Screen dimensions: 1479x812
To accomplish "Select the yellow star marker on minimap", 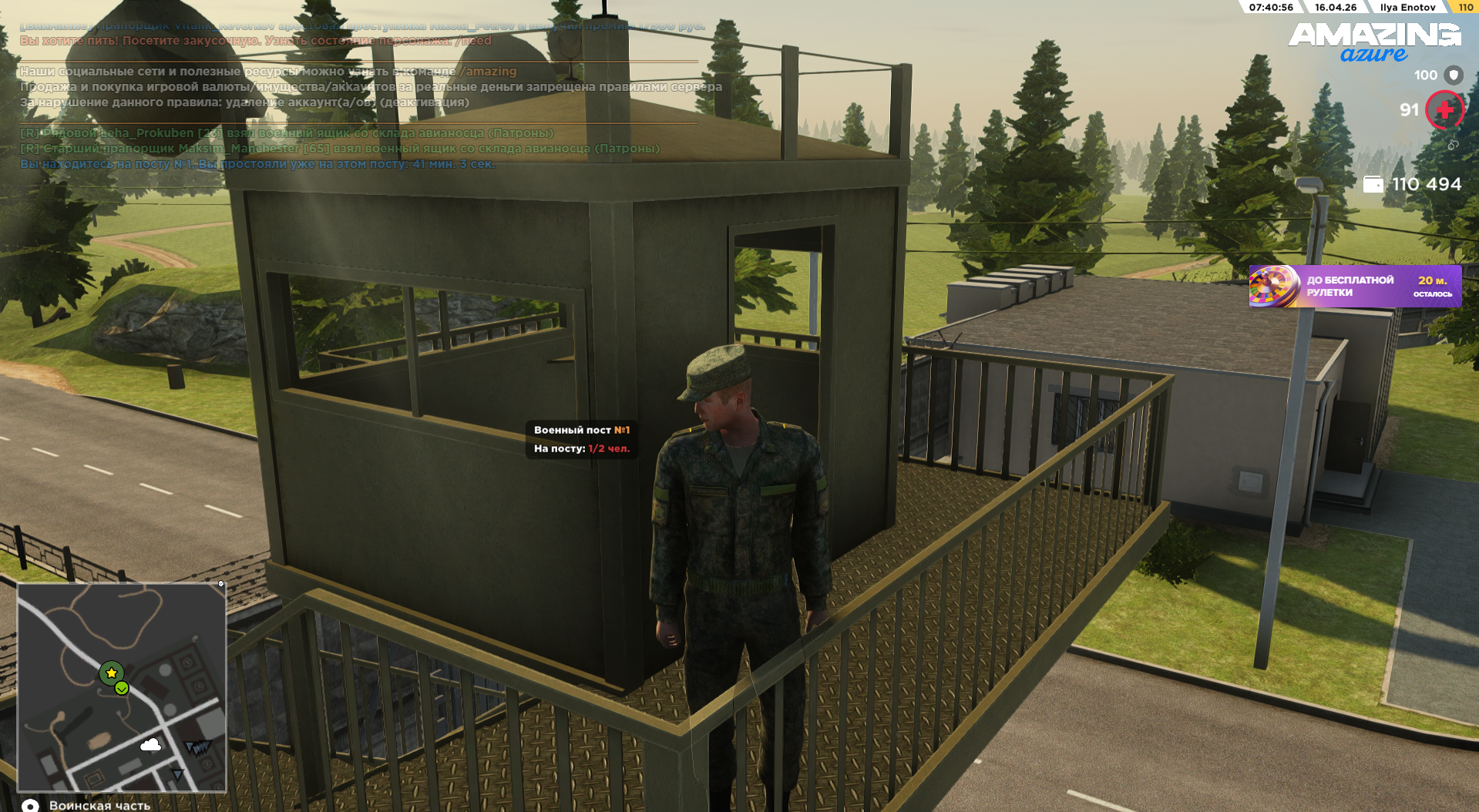I will click(x=112, y=673).
